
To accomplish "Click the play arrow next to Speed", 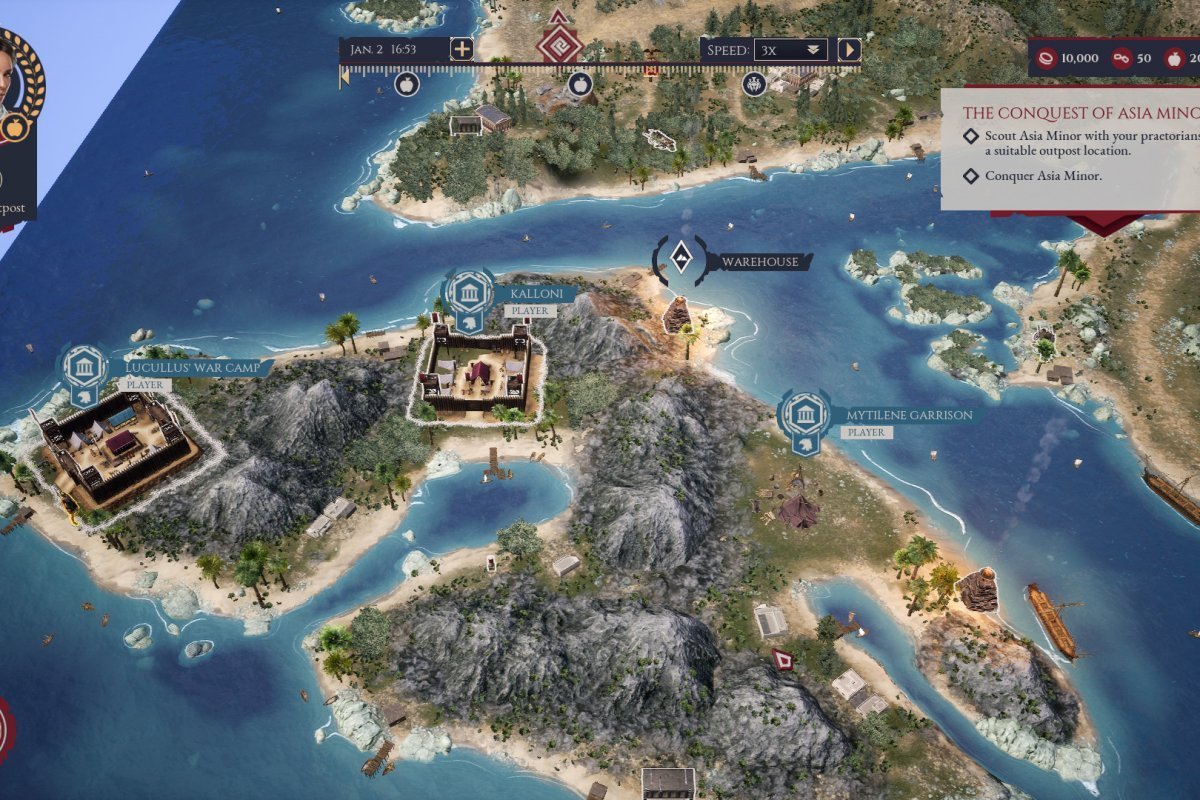I will [849, 49].
